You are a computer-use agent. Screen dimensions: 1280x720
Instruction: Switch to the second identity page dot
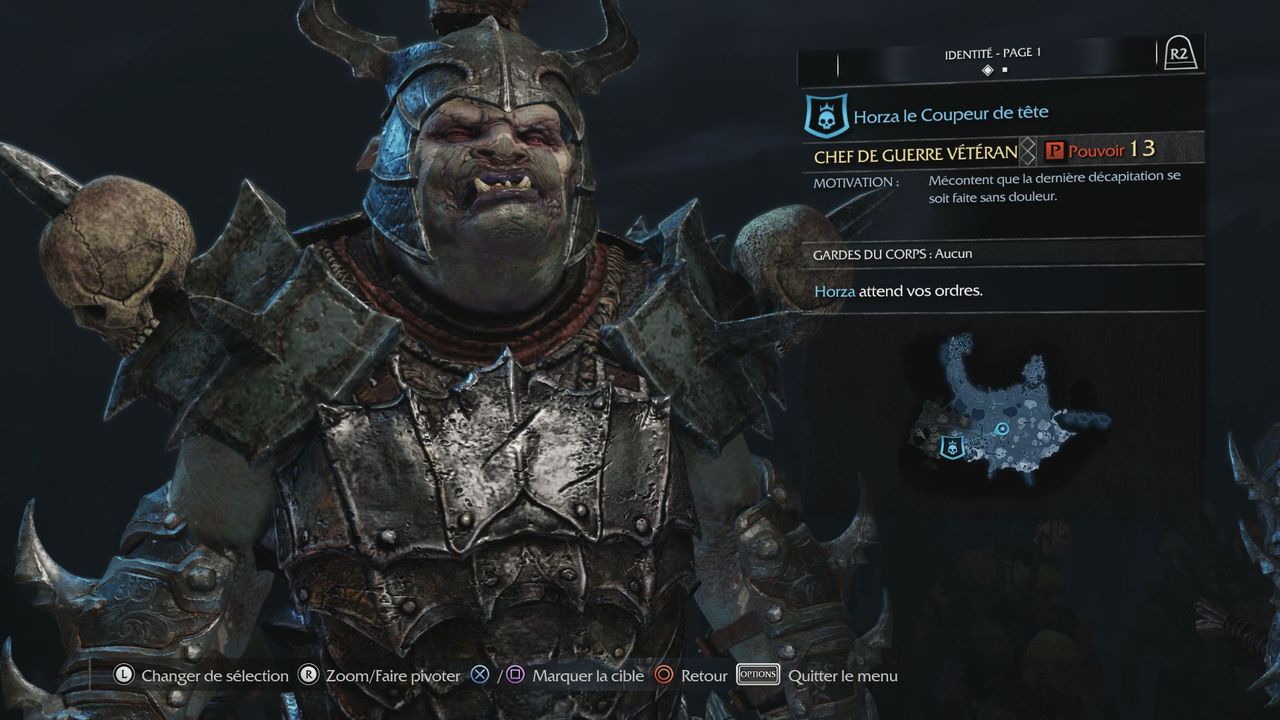(1005, 70)
